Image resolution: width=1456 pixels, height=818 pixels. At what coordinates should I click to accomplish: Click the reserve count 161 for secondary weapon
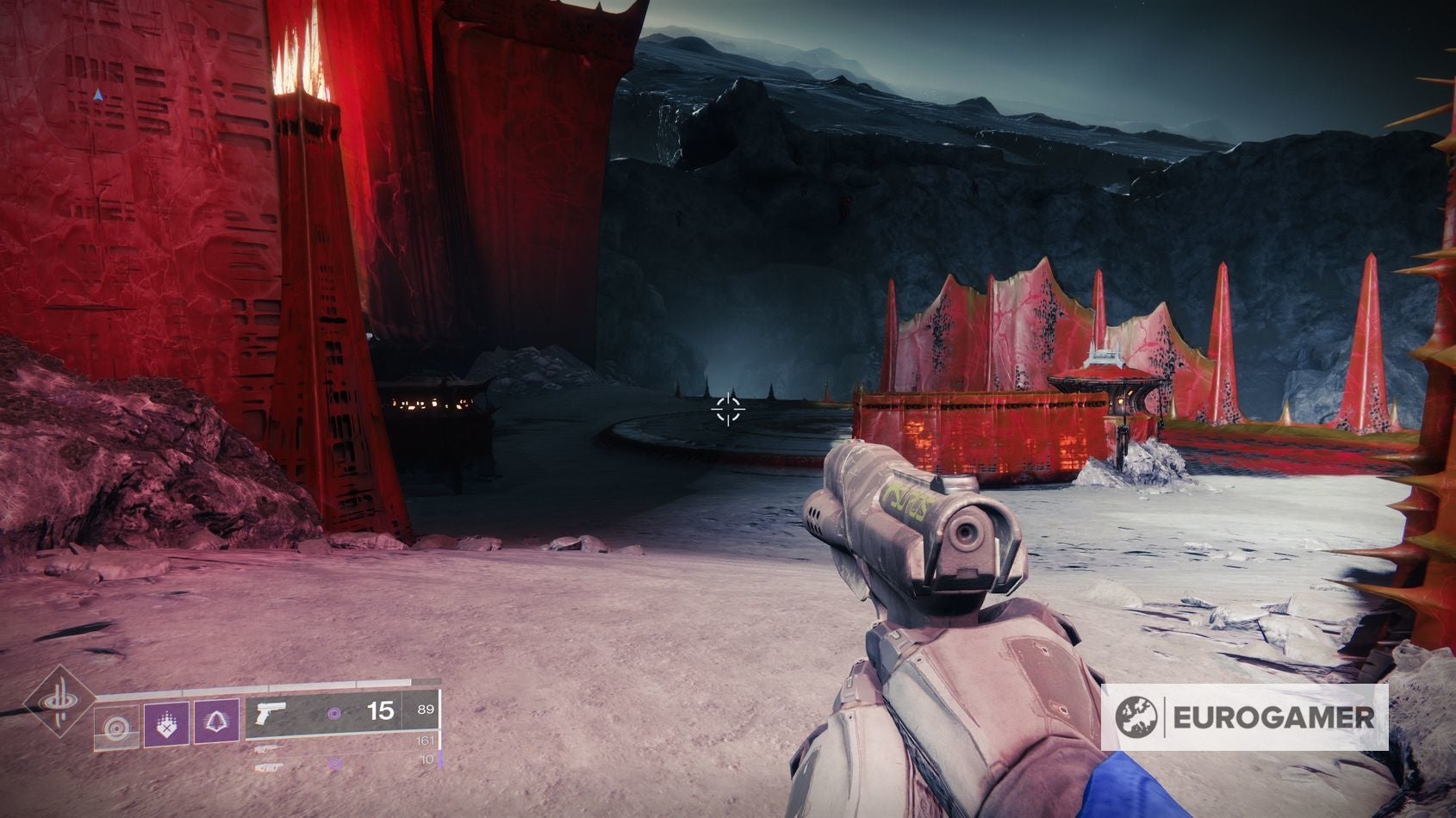426,741
